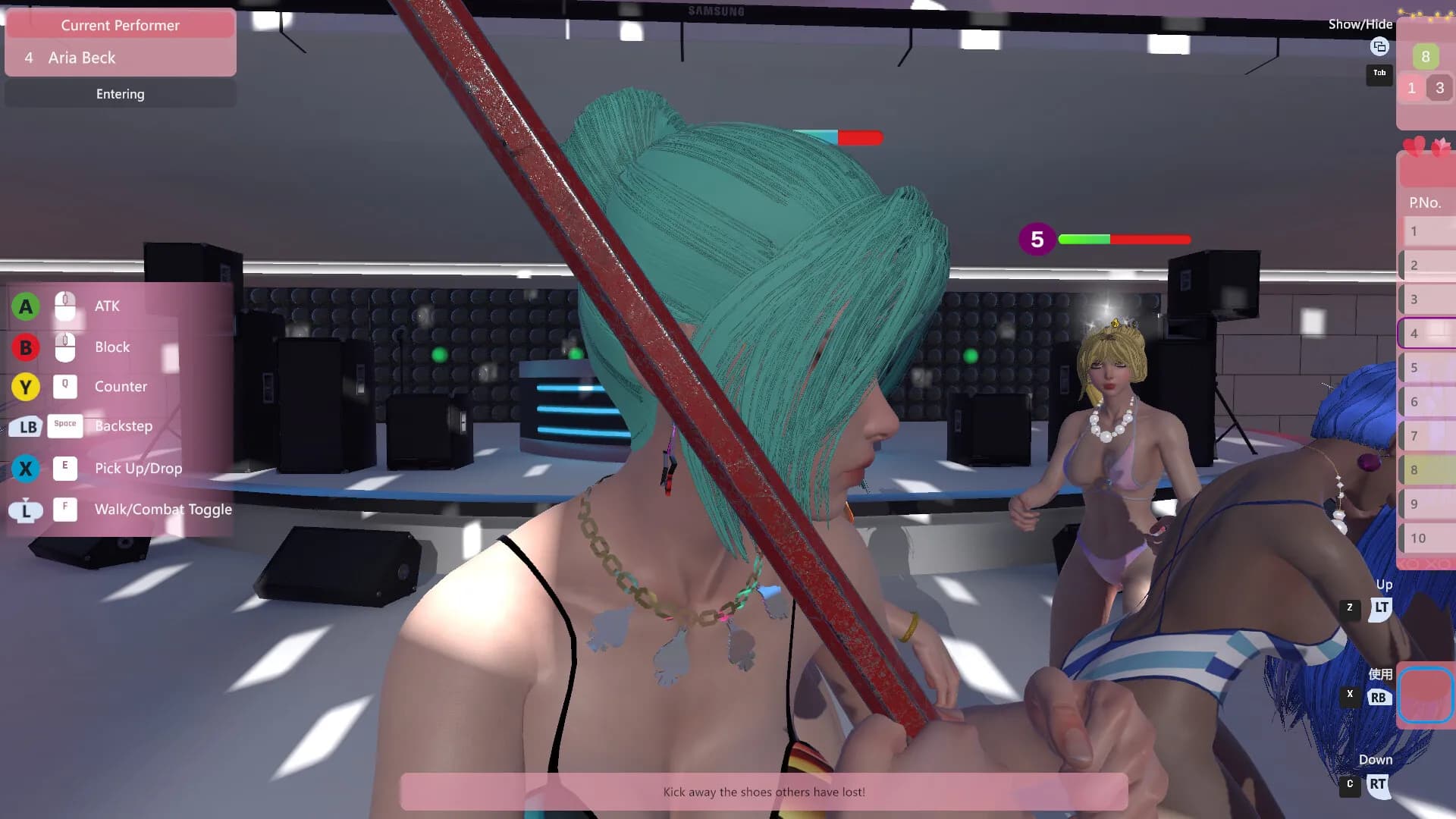Image resolution: width=1456 pixels, height=819 pixels.
Task: Click the Entering status button
Action: [x=120, y=93]
